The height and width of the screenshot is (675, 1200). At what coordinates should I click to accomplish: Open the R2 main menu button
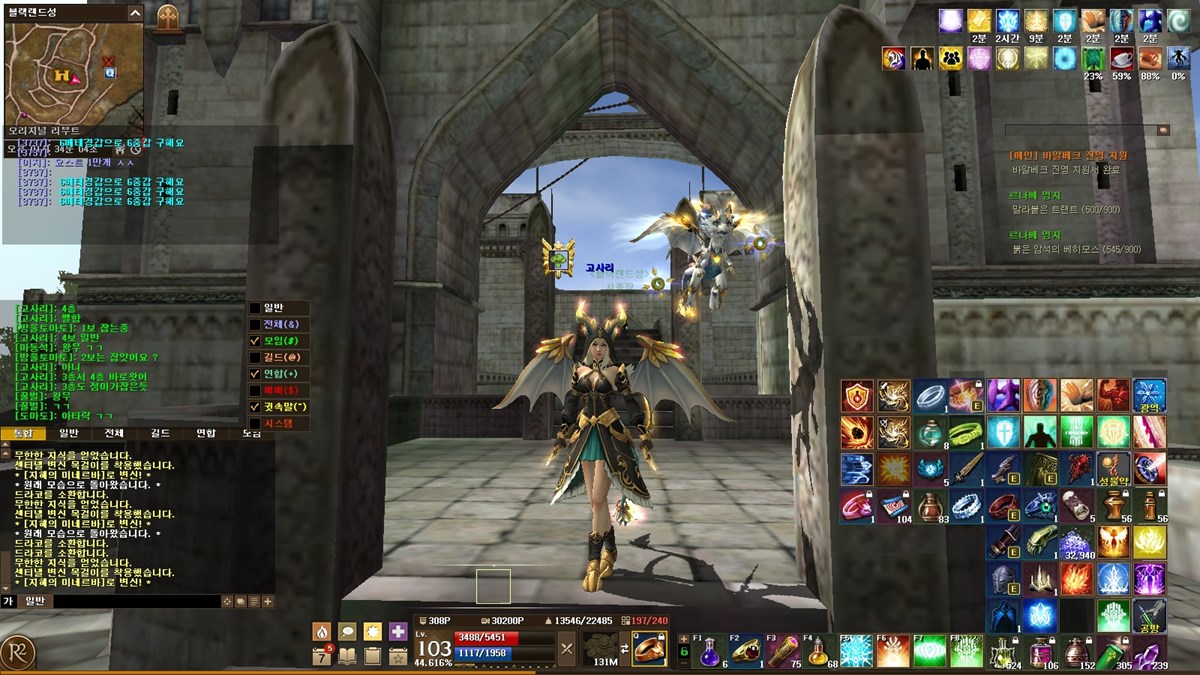(x=18, y=652)
